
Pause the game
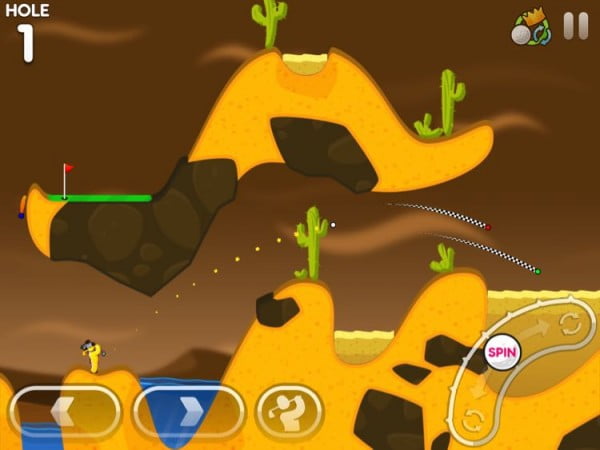(575, 26)
